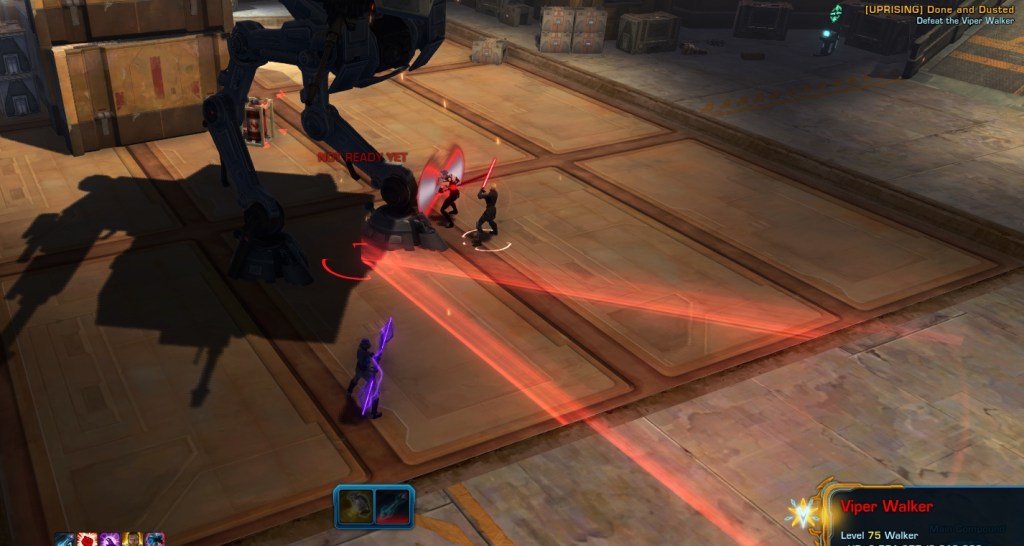Click the yellow face portrait buff icon
This screenshot has width=1024, height=546.
(x=132, y=539)
